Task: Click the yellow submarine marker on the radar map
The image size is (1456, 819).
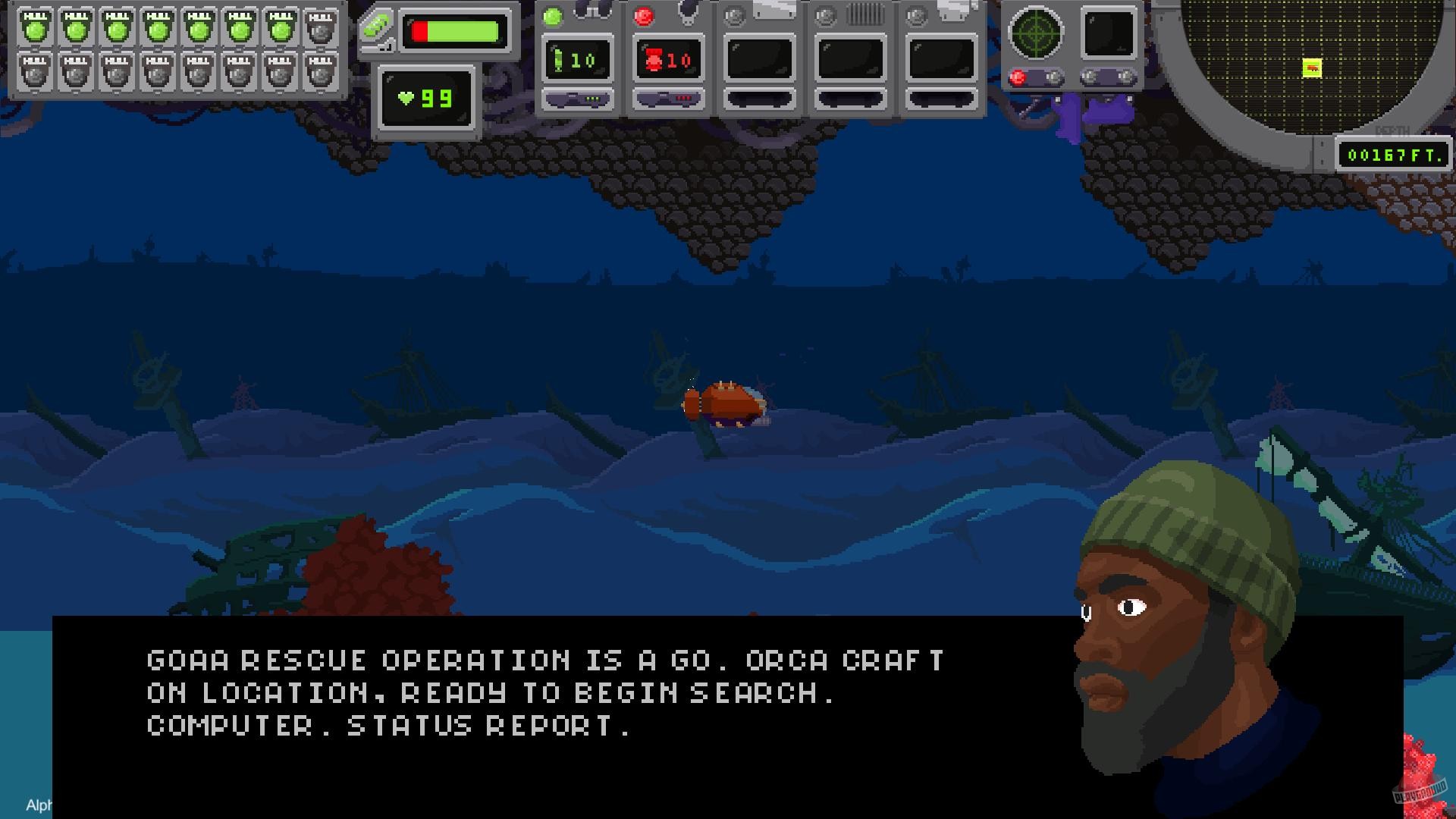Action: (x=1310, y=67)
